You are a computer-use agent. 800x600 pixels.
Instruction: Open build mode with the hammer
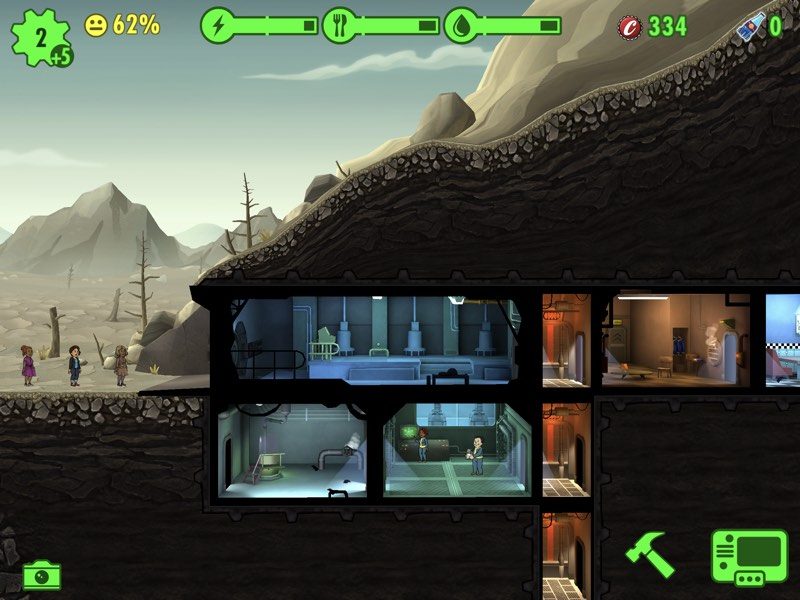pyautogui.click(x=649, y=554)
